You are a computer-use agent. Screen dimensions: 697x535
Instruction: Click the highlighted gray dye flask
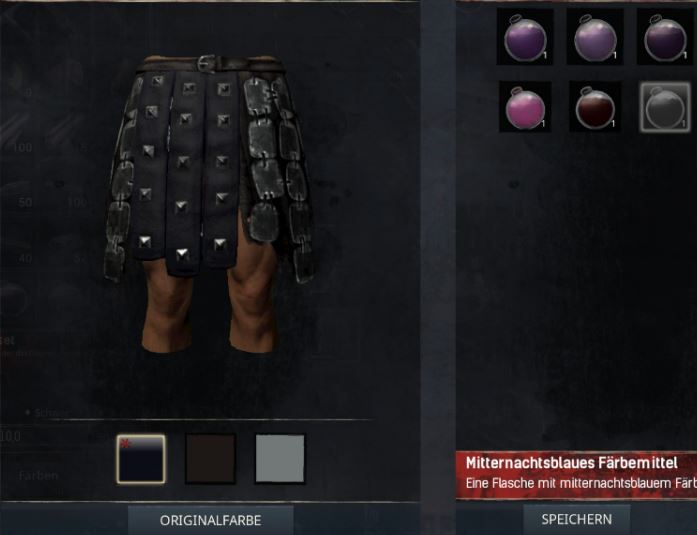[664, 106]
